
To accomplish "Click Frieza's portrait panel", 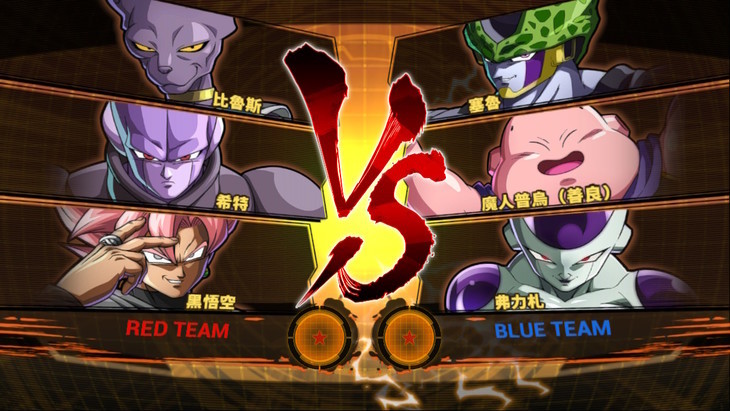I will pyautogui.click(x=560, y=260).
